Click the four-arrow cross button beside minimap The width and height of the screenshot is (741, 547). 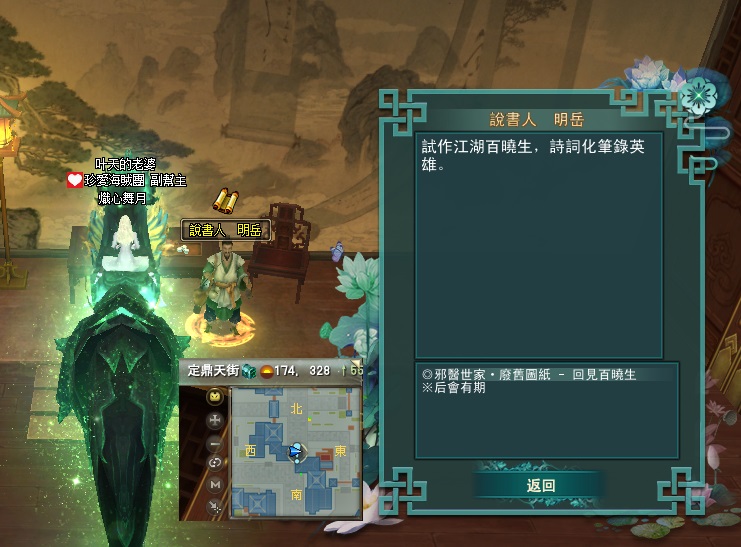pyautogui.click(x=215, y=419)
